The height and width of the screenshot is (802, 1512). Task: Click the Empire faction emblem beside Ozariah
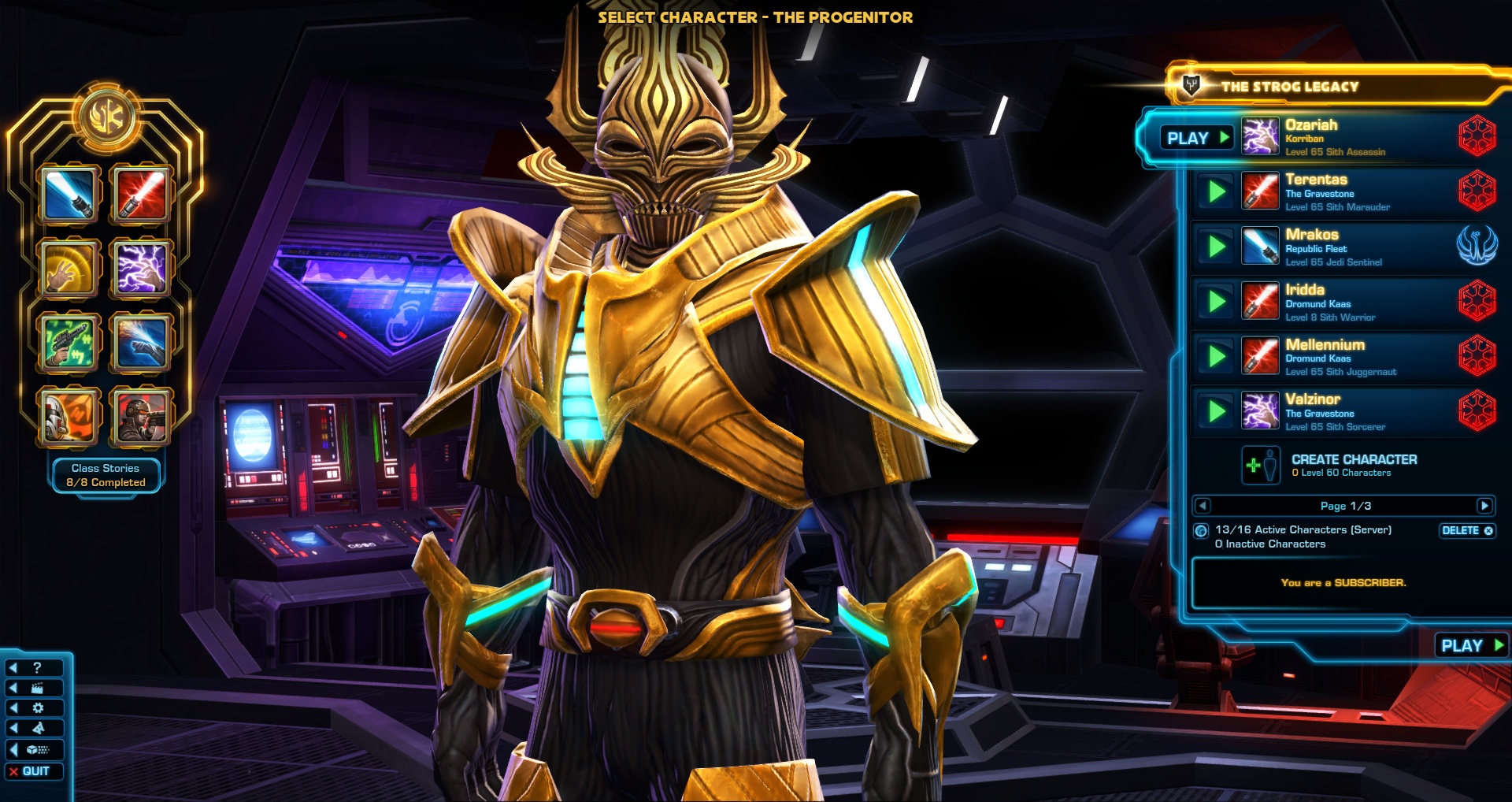[x=1480, y=136]
